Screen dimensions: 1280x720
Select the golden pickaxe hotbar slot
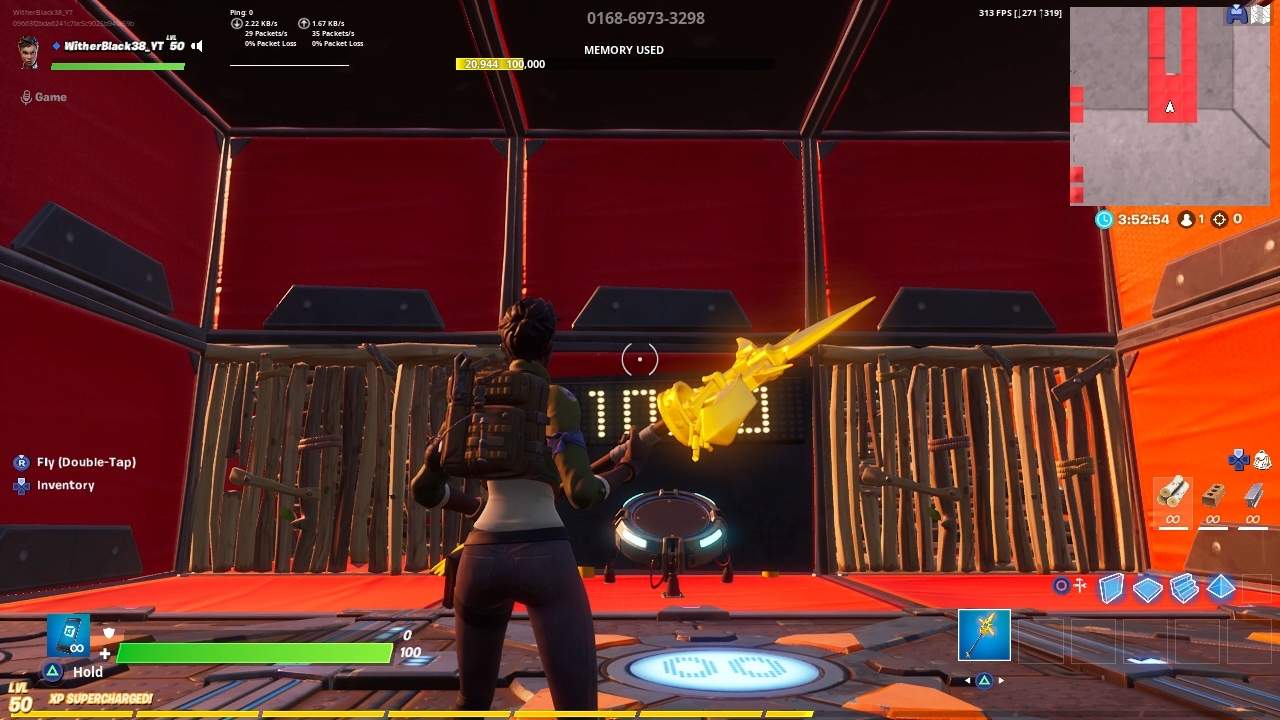[984, 635]
